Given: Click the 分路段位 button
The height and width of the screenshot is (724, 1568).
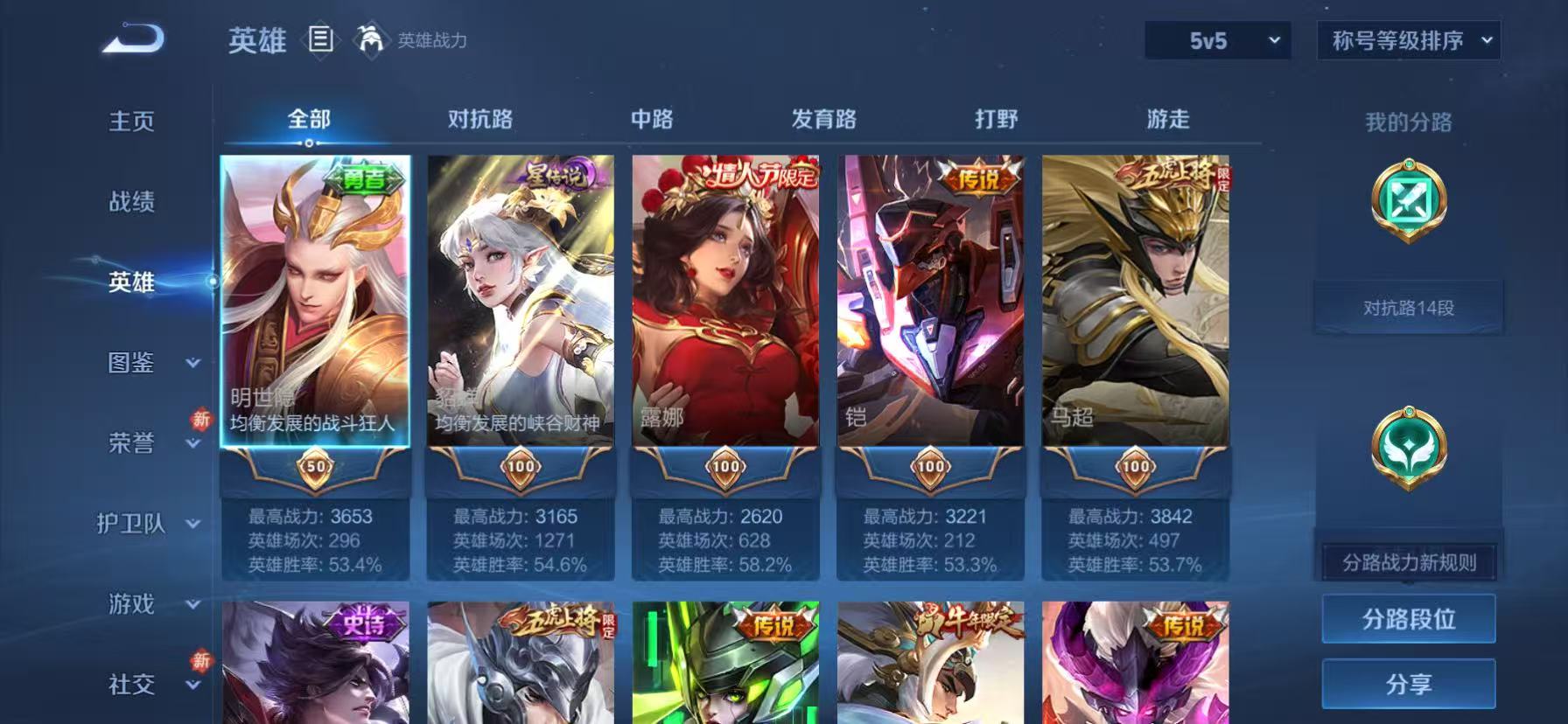Looking at the screenshot, I should click(1408, 618).
